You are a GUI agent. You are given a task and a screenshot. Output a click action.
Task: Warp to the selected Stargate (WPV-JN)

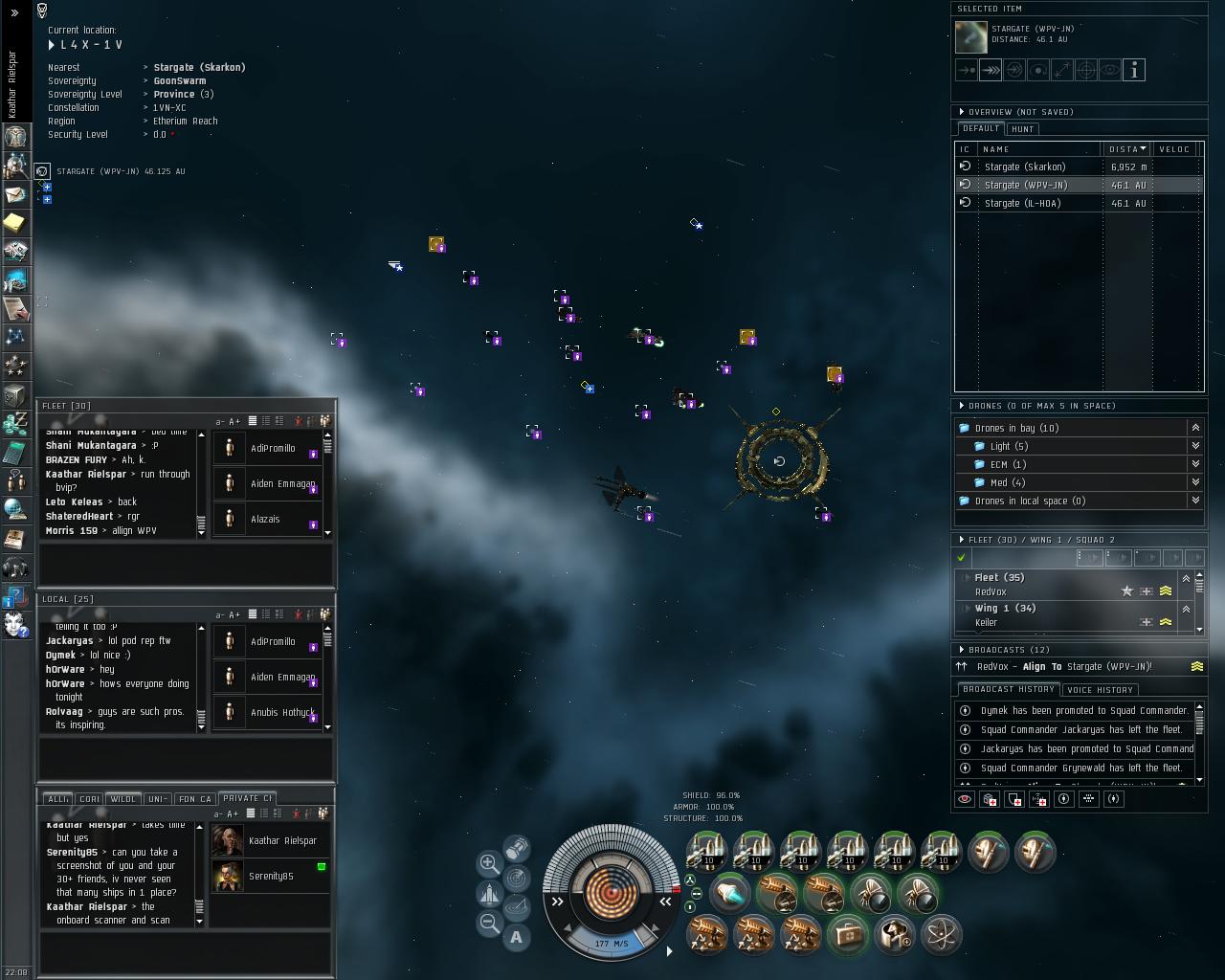(991, 70)
